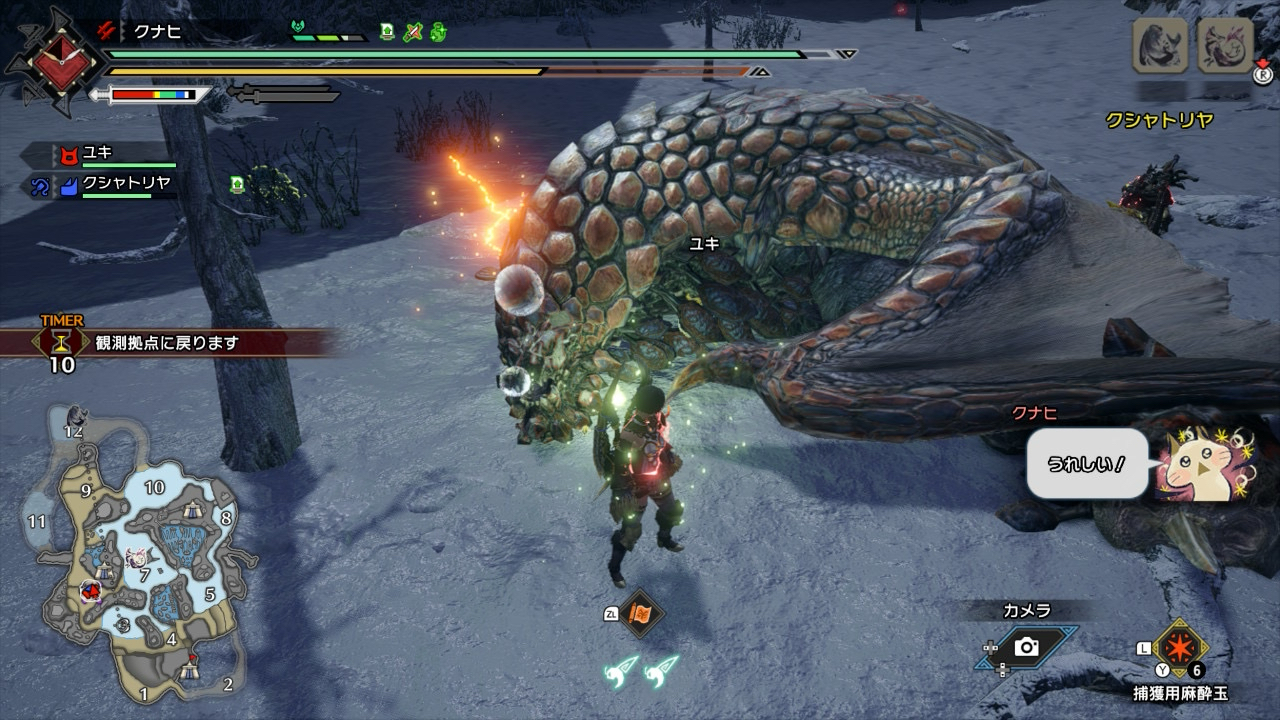Click the first monster icon in the target panel
The width and height of the screenshot is (1280, 720).
coord(1160,45)
